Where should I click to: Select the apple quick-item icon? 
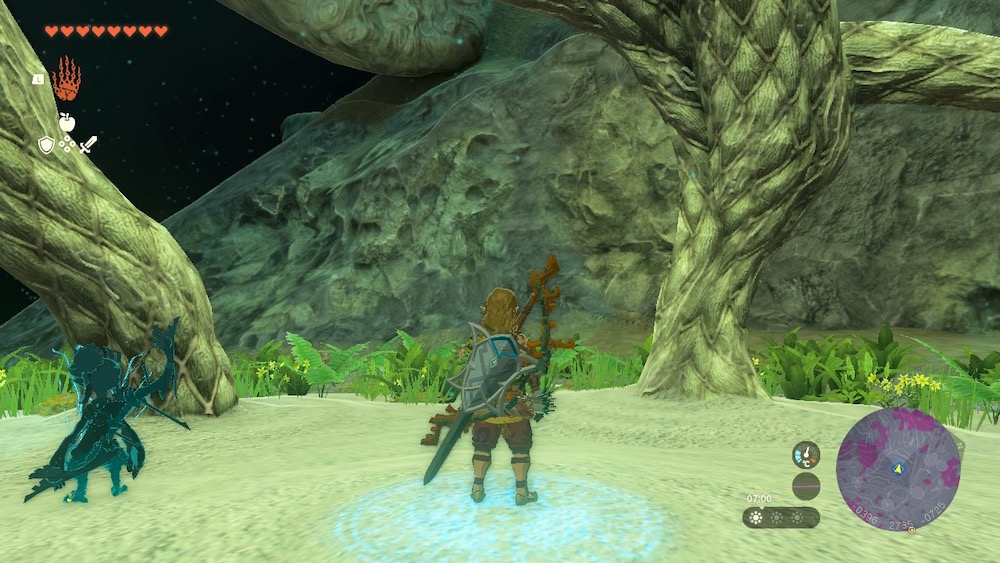click(x=67, y=122)
